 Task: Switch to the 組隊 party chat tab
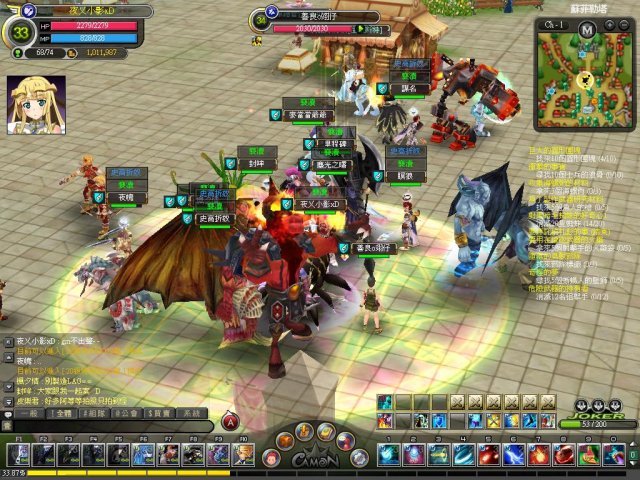94,413
